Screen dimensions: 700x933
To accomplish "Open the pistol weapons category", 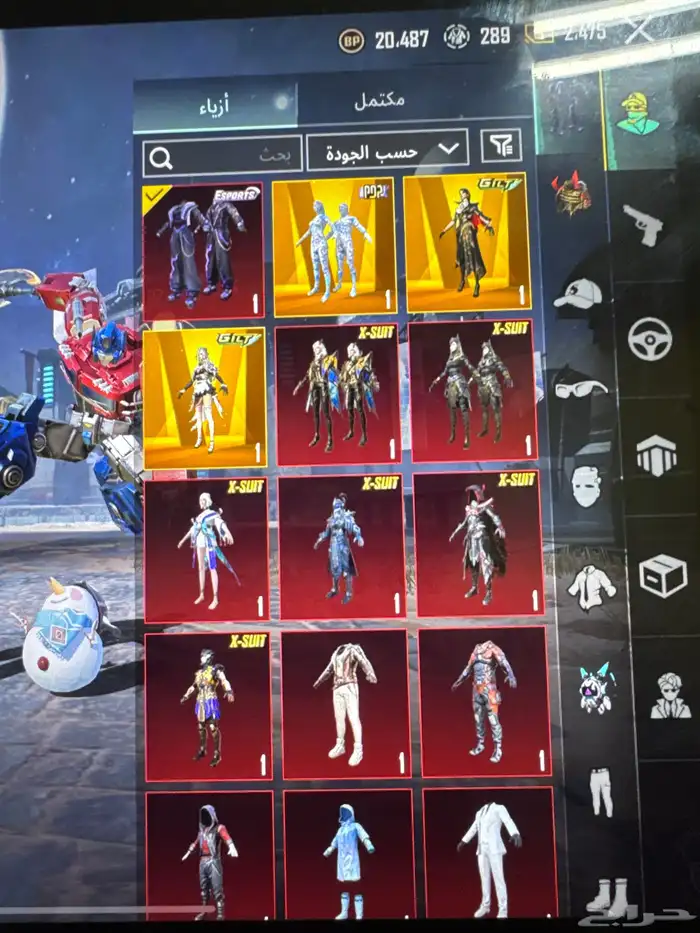I will coord(642,225).
